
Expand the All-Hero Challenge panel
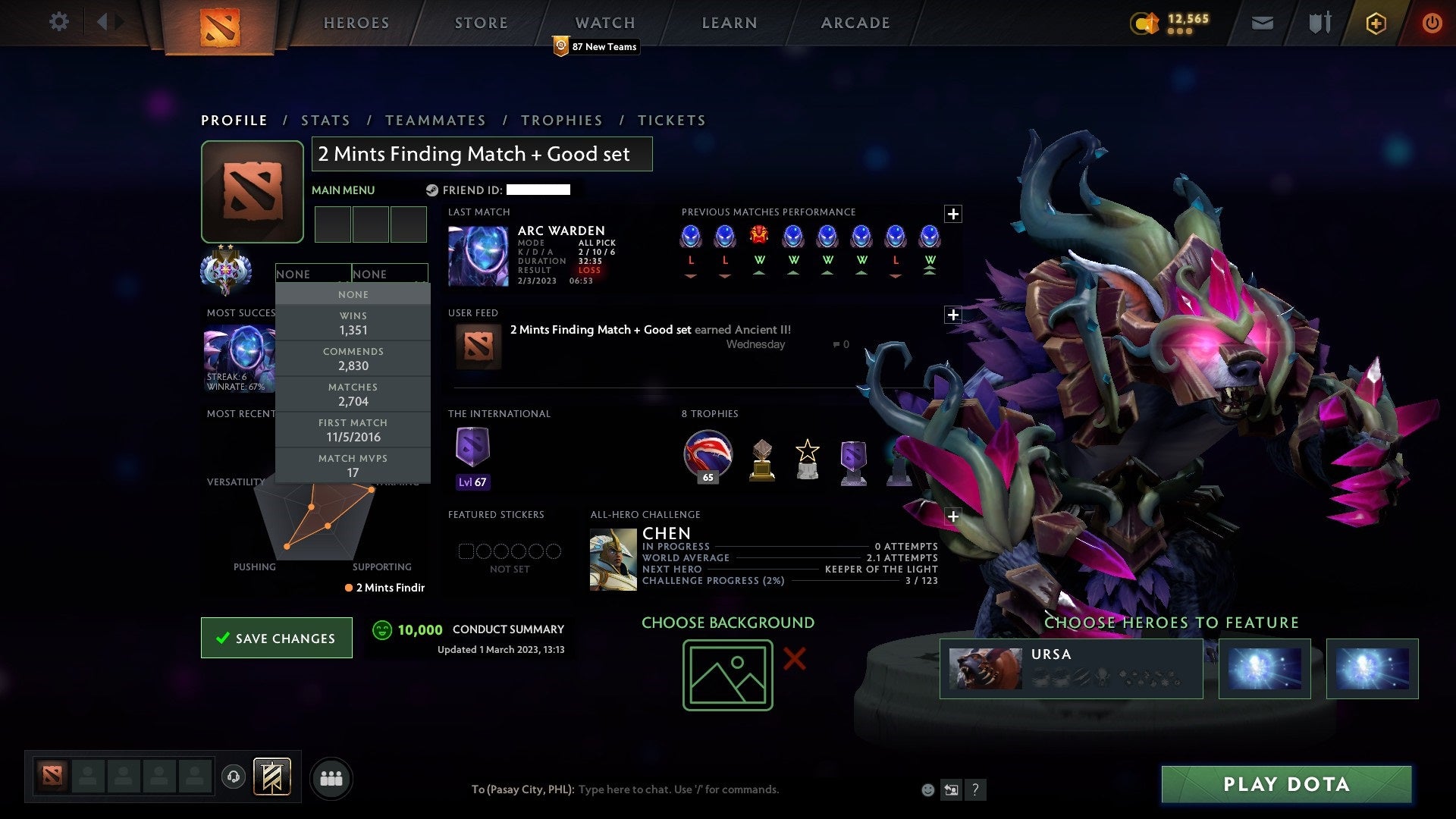[x=953, y=516]
